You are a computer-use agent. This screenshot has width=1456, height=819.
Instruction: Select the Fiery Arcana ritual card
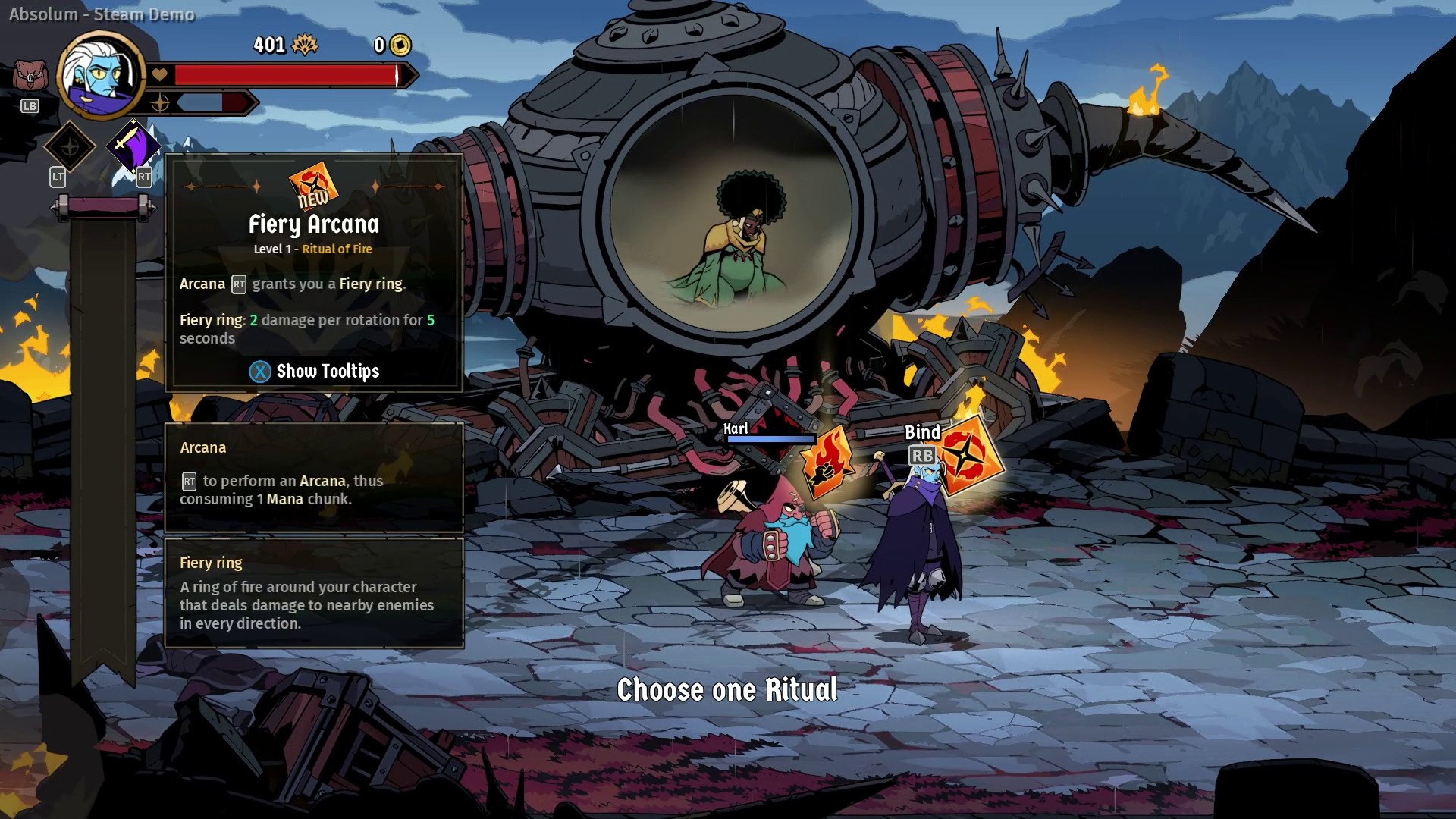click(968, 457)
